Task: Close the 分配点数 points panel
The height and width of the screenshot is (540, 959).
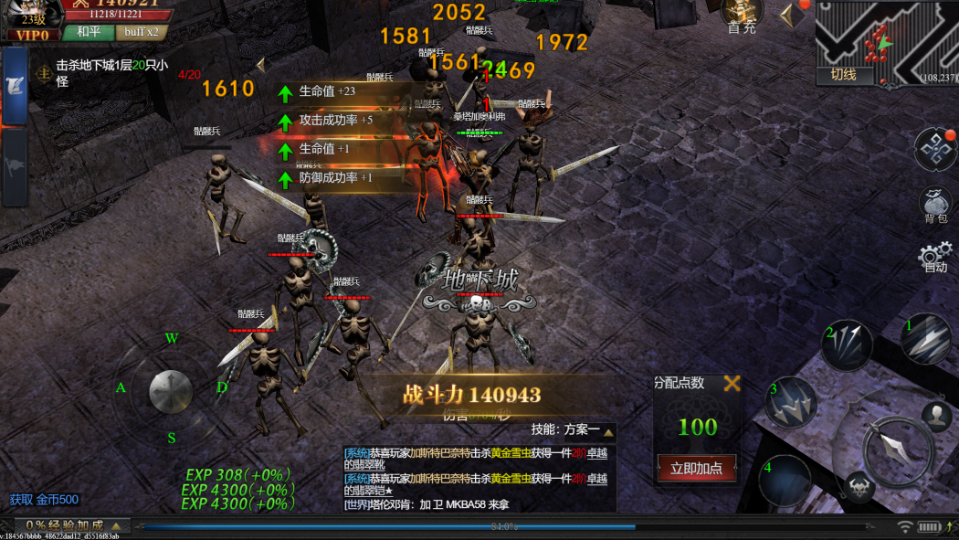Action: coord(732,383)
